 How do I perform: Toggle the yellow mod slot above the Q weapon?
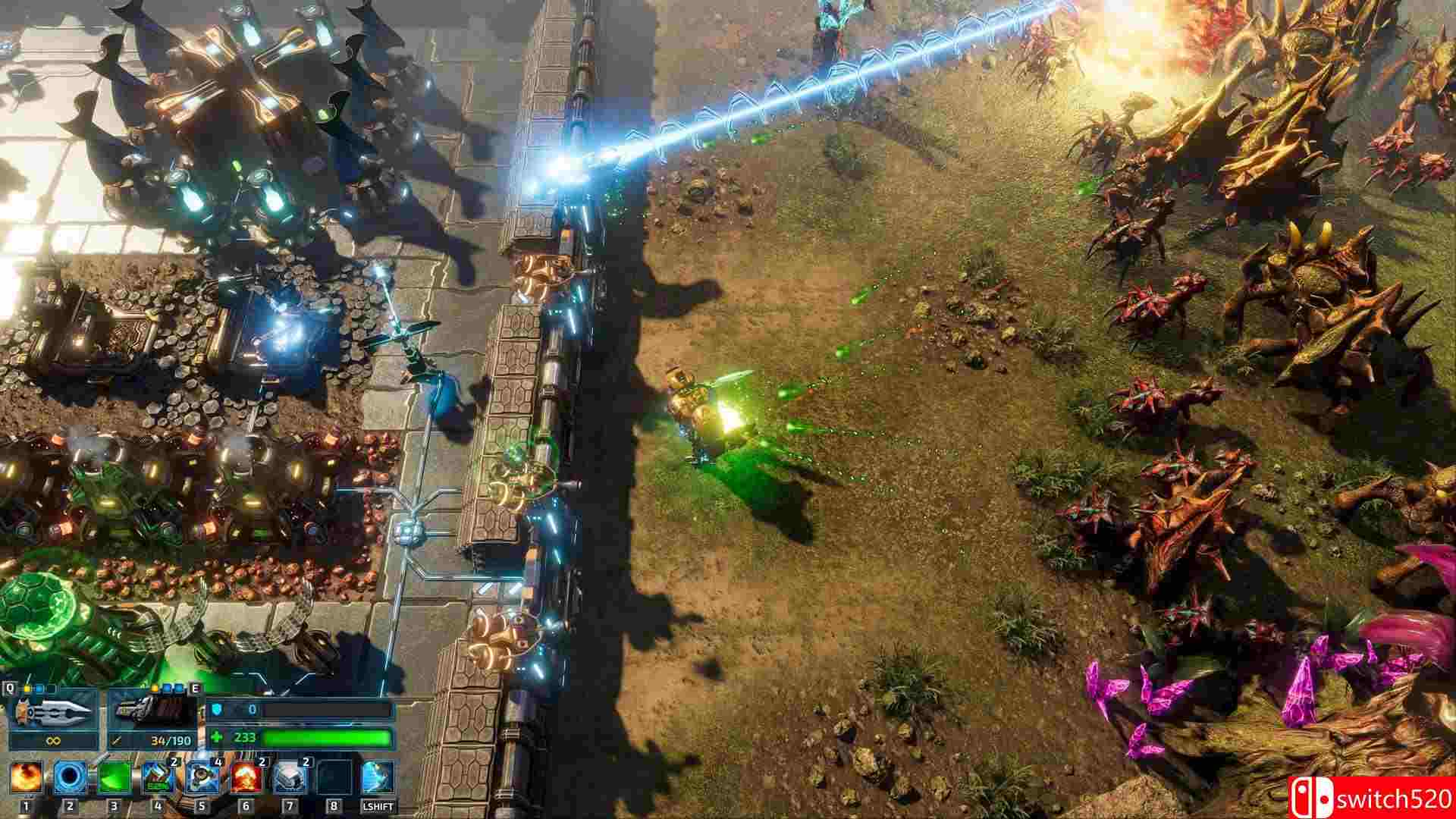[27, 688]
